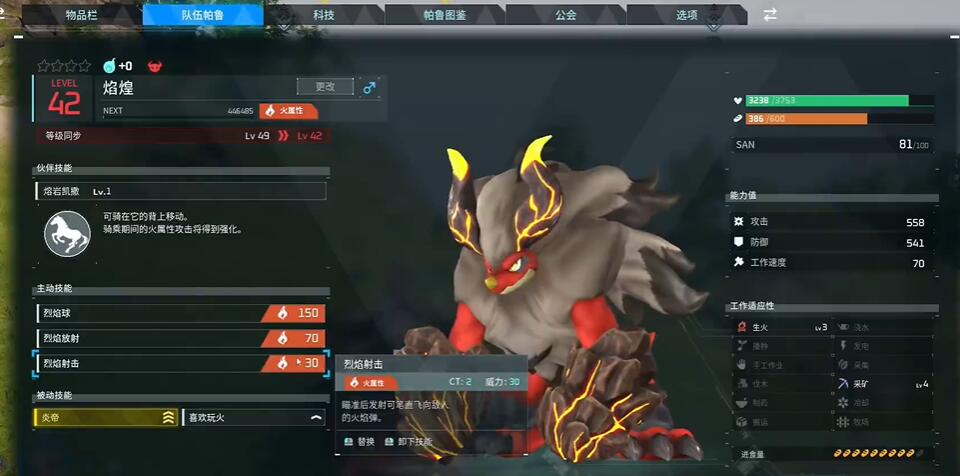The width and height of the screenshot is (960, 476).
Task: Show the 帕鲁图鉴 Paldeck tab
Action: [x=445, y=15]
